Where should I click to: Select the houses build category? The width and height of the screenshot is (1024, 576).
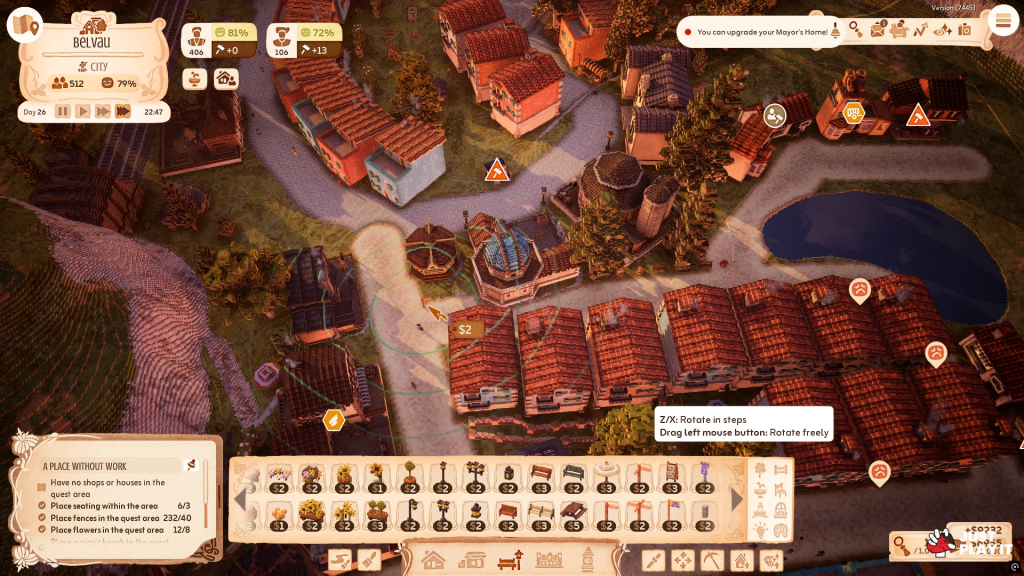click(433, 560)
